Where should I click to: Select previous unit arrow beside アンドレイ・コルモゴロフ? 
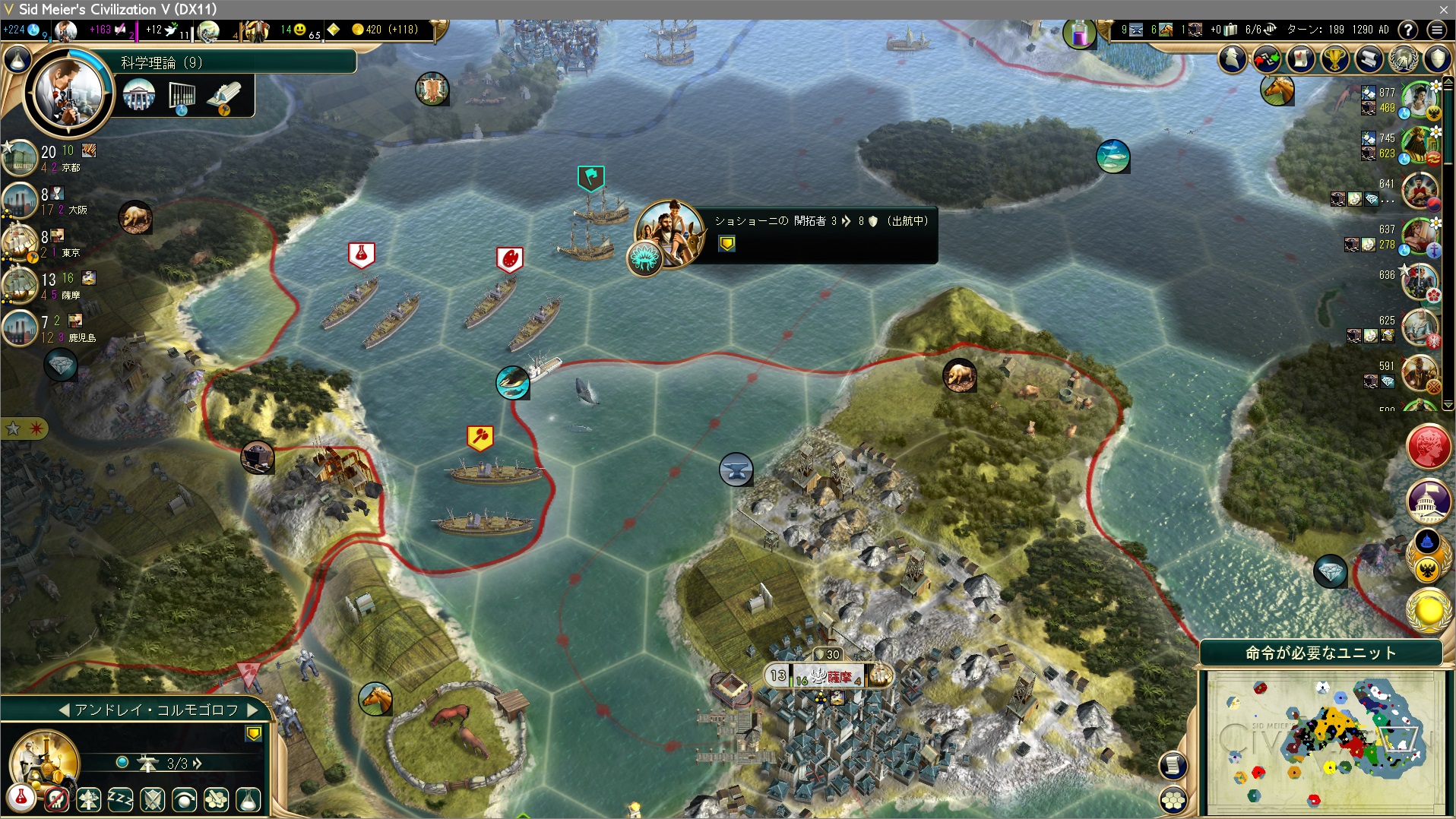(64, 710)
